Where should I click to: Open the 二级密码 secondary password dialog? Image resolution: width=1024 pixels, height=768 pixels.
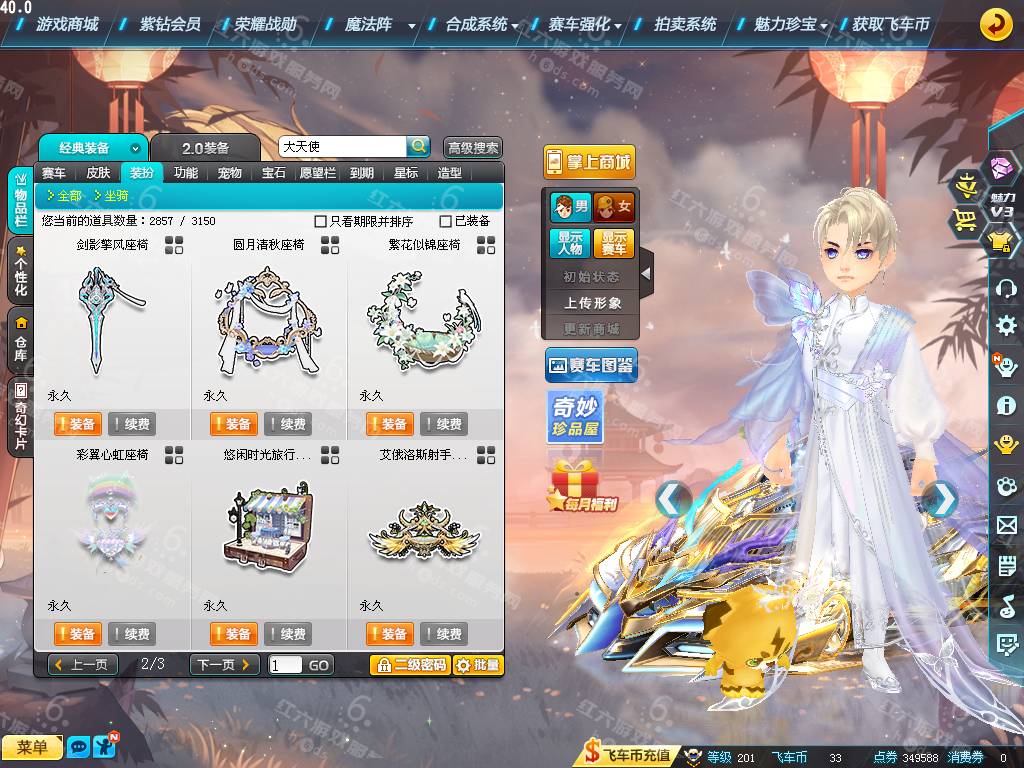pos(410,665)
